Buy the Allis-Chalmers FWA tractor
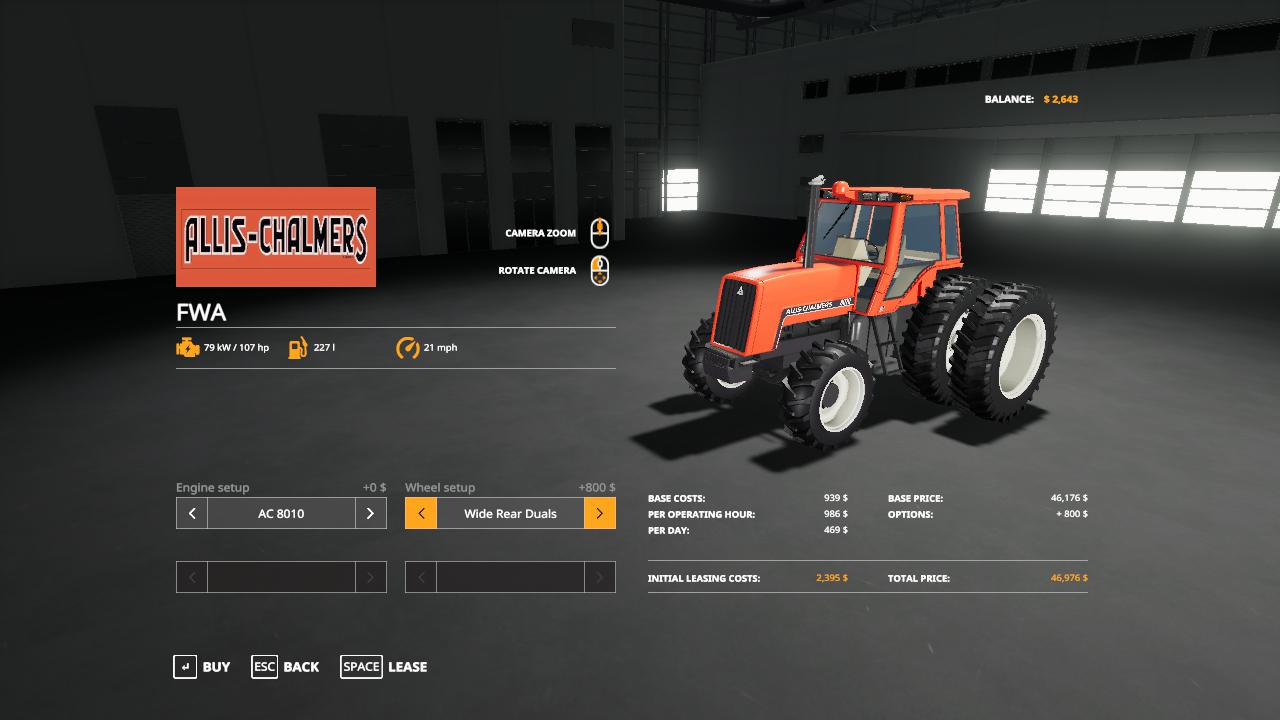Screen dimensions: 1280x720 (x=202, y=667)
